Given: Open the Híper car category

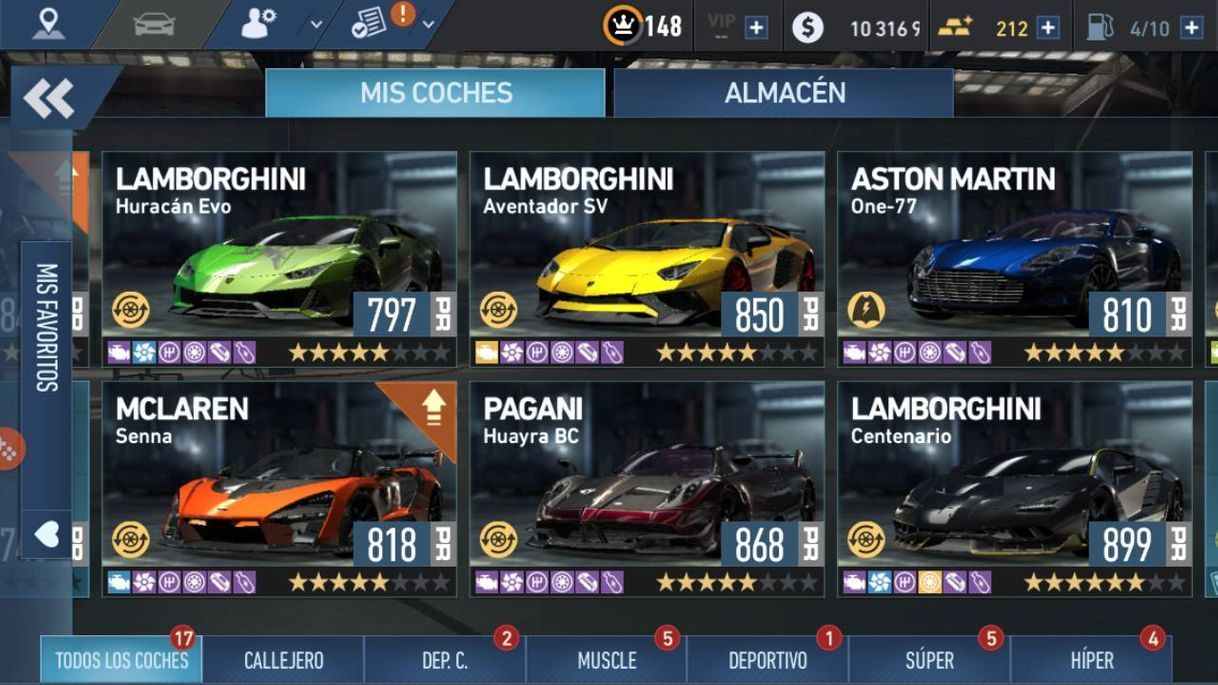Looking at the screenshot, I should [x=1092, y=660].
